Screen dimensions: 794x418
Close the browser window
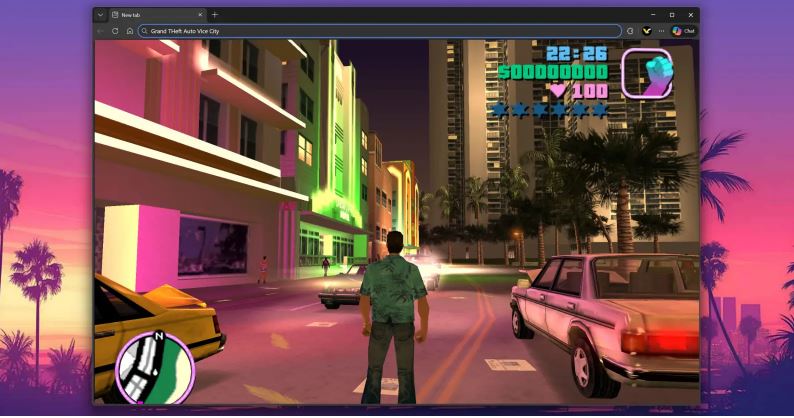point(689,15)
